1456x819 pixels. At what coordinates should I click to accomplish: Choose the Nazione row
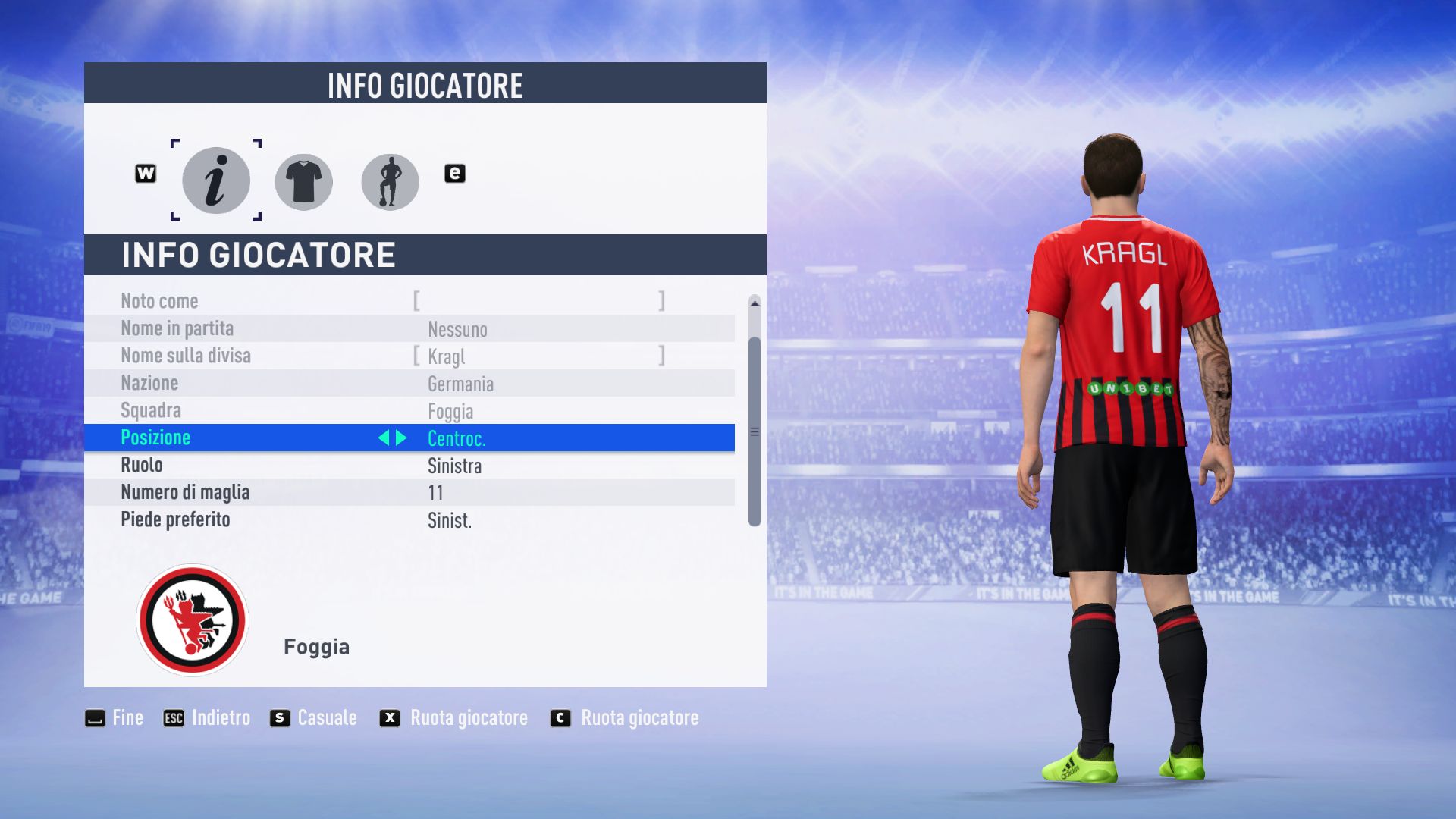(x=409, y=383)
